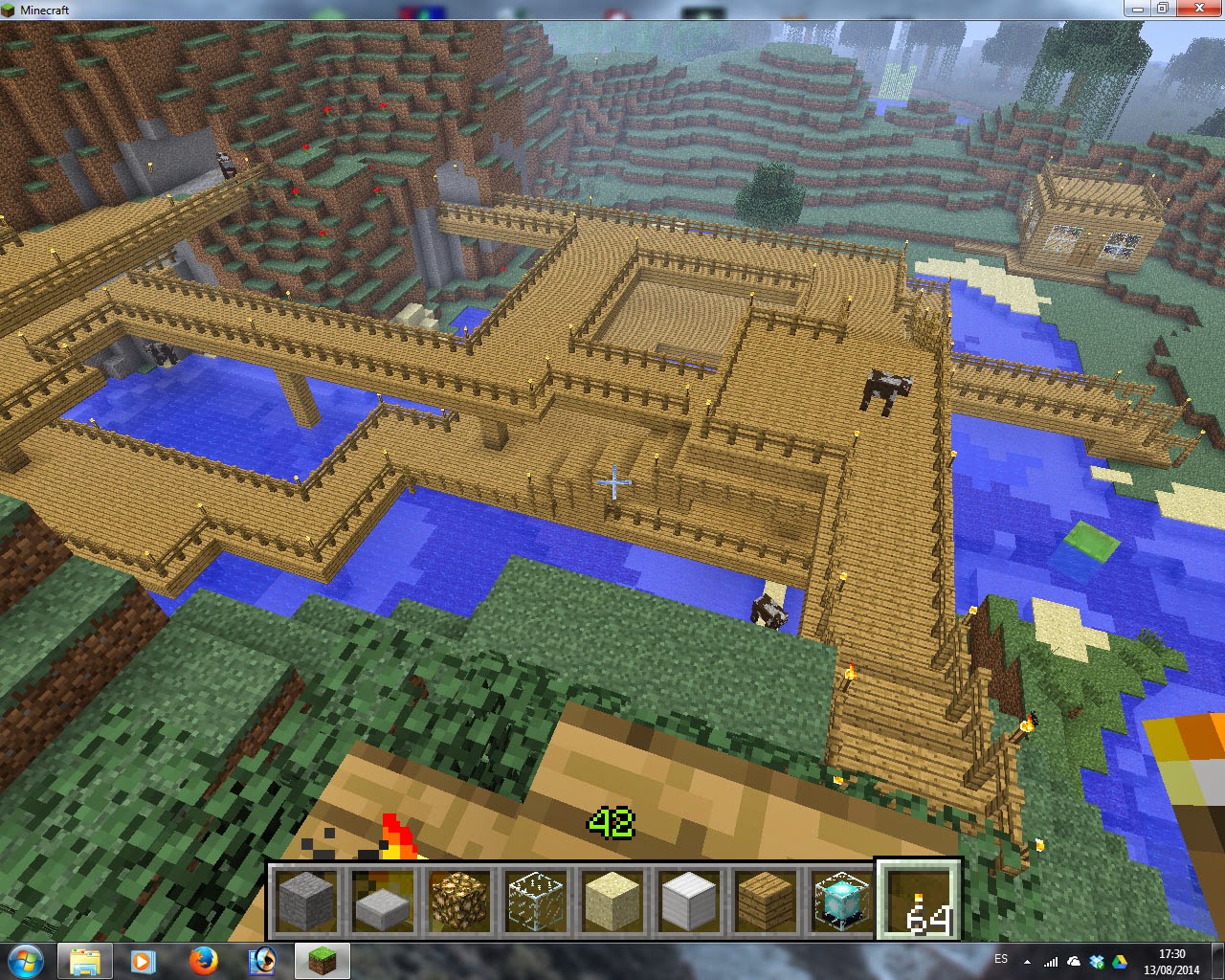This screenshot has width=1225, height=980.
Task: Select the oak planks in the hotbar
Action: [764, 898]
